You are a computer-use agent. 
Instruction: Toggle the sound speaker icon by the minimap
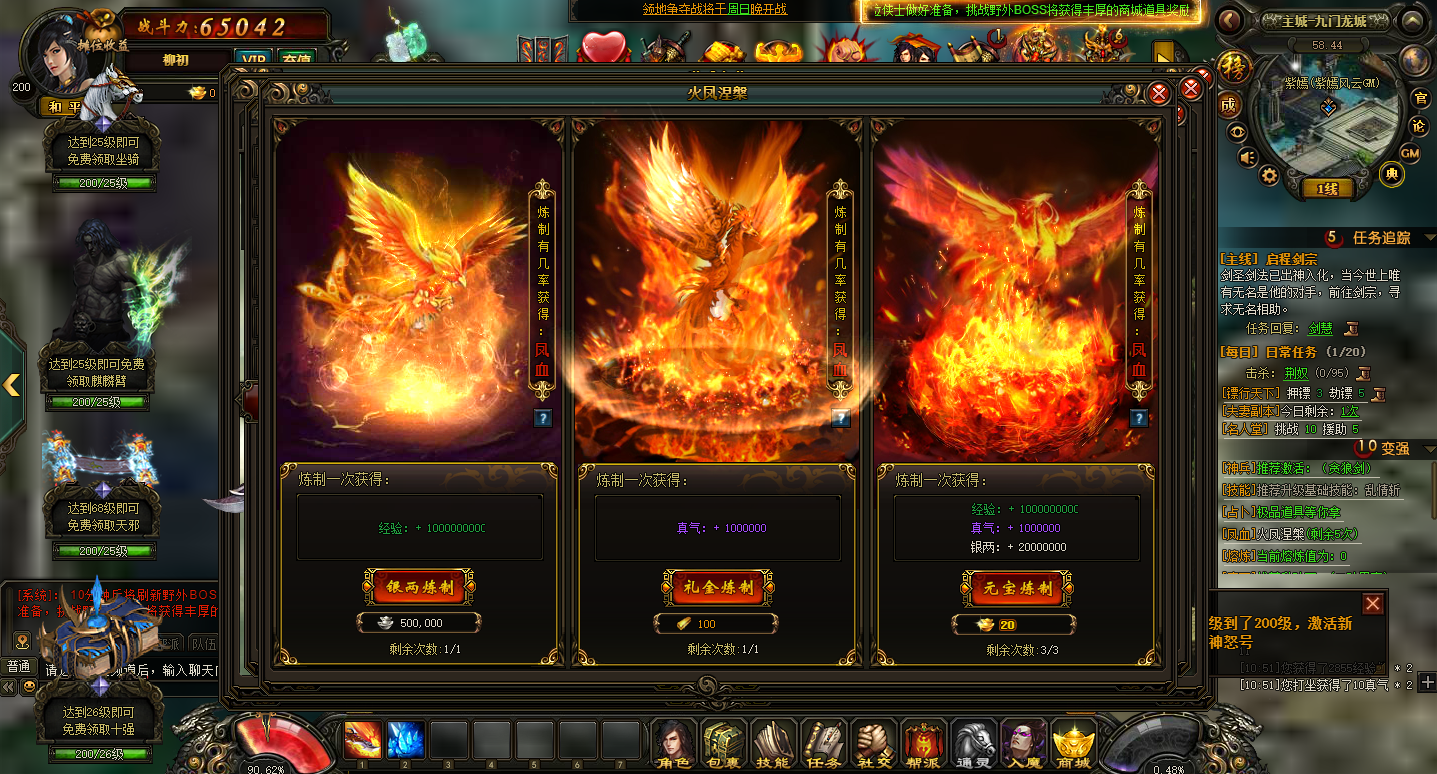coord(1246,158)
